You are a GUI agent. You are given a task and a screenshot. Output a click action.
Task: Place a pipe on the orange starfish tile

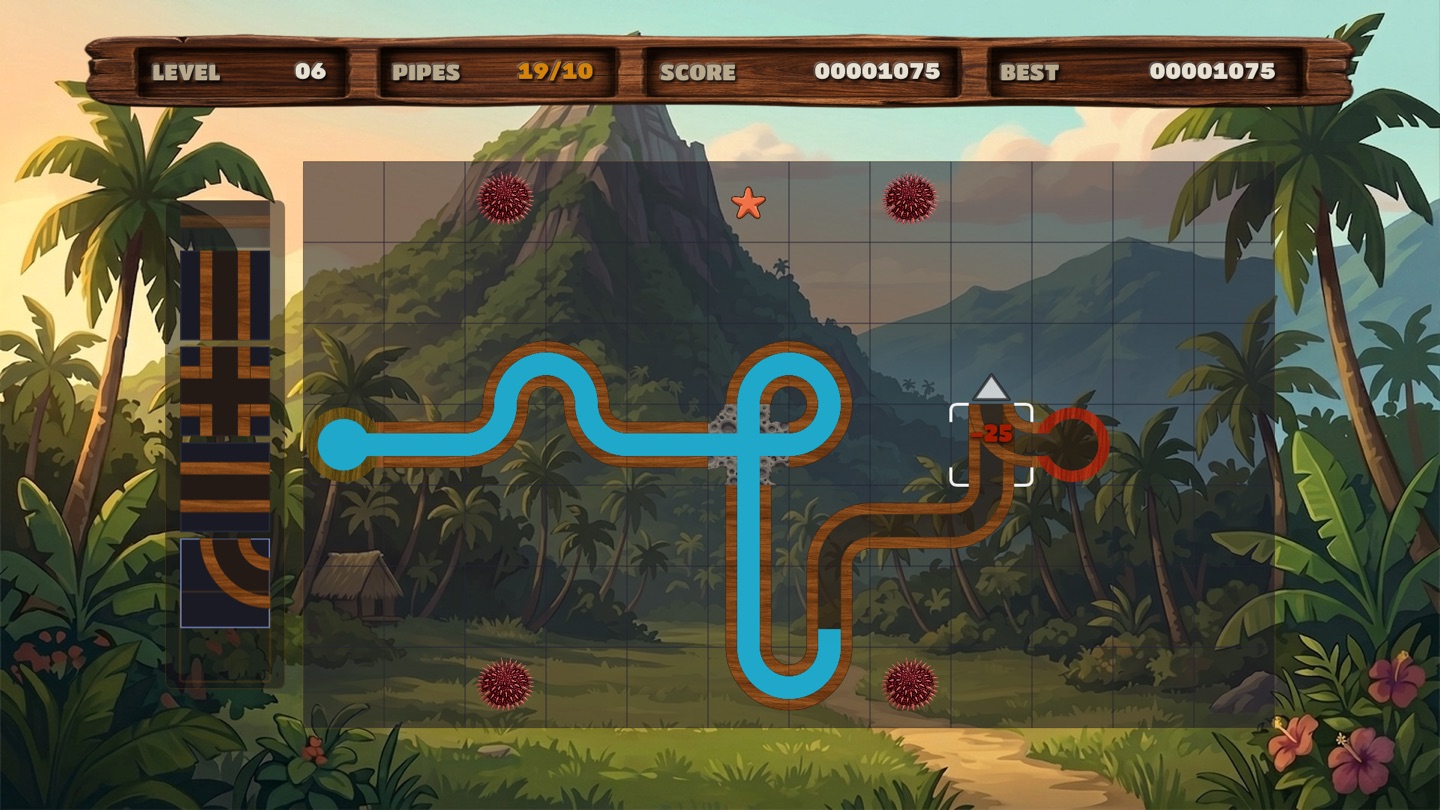click(x=748, y=203)
